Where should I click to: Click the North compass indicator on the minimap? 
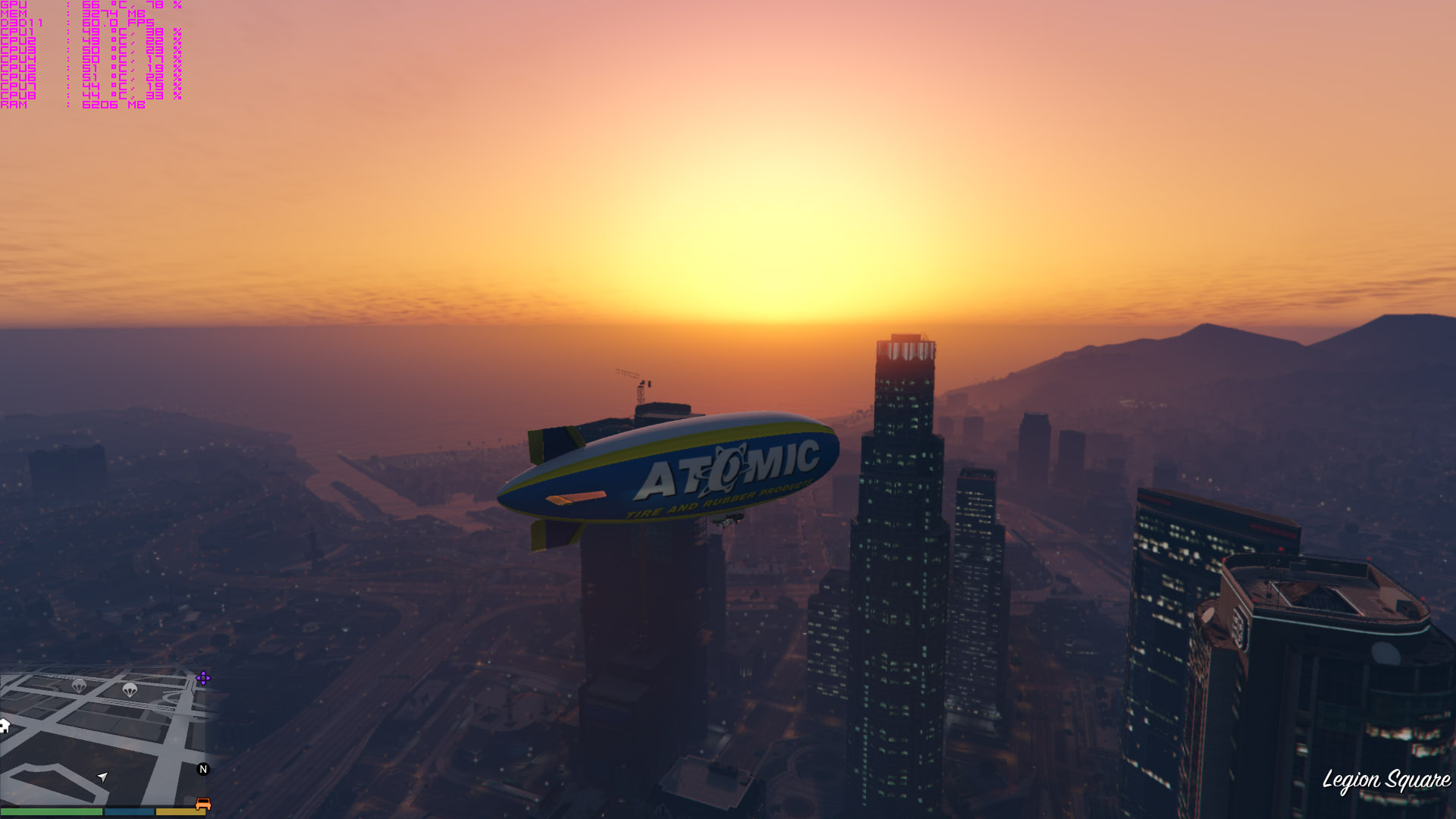202,769
